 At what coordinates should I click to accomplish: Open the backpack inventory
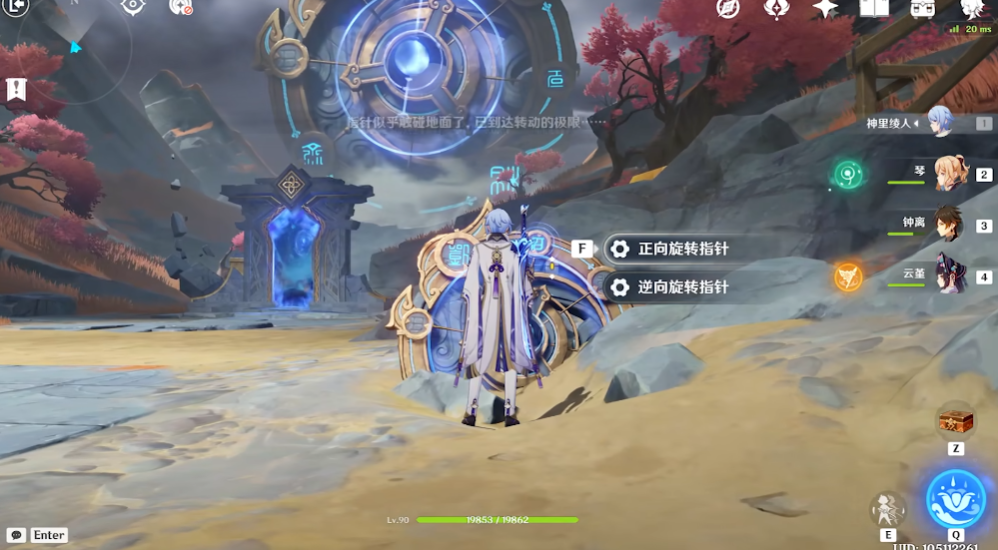click(x=922, y=8)
